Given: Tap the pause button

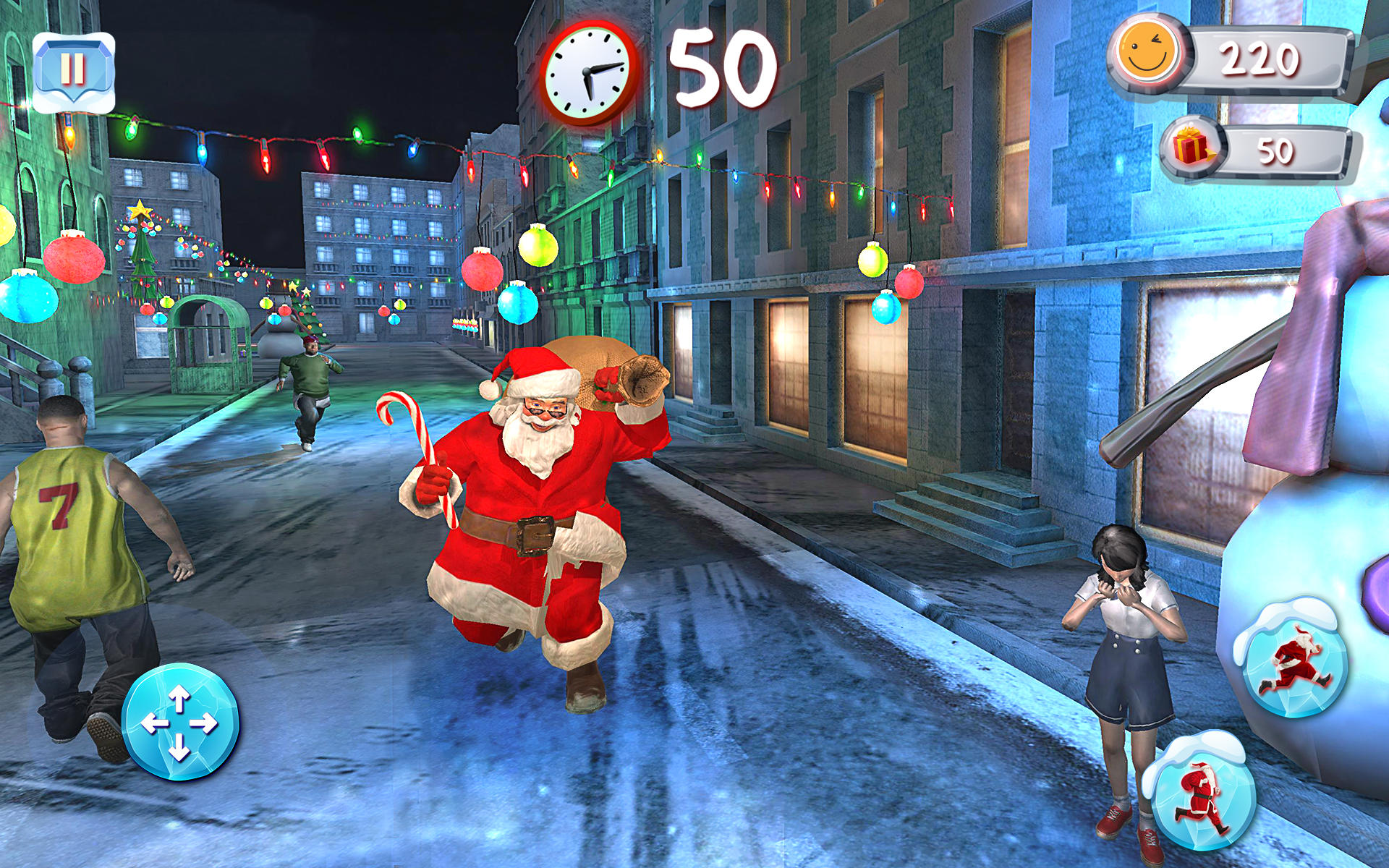Looking at the screenshot, I should pos(75,70).
